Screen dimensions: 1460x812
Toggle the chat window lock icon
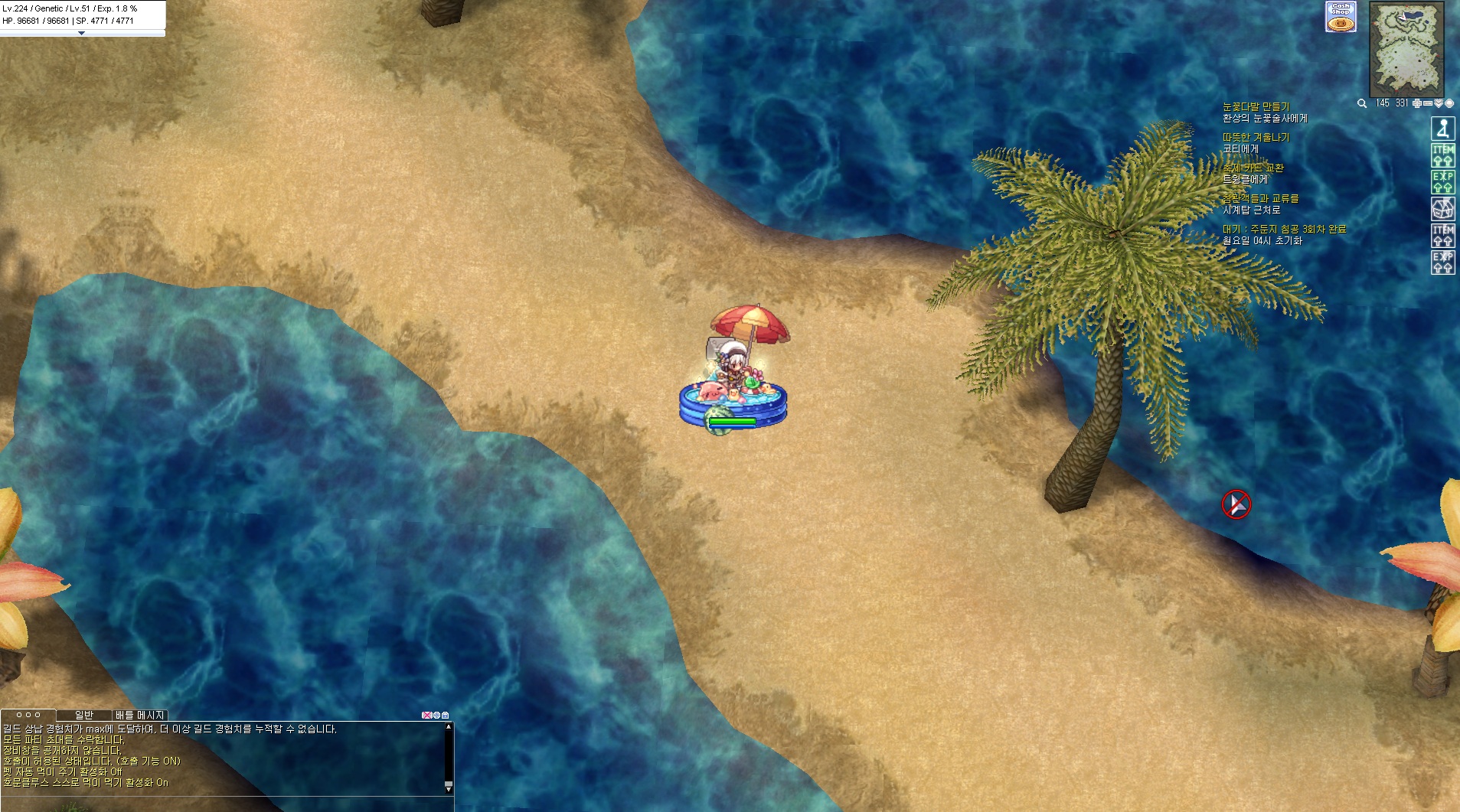[446, 715]
